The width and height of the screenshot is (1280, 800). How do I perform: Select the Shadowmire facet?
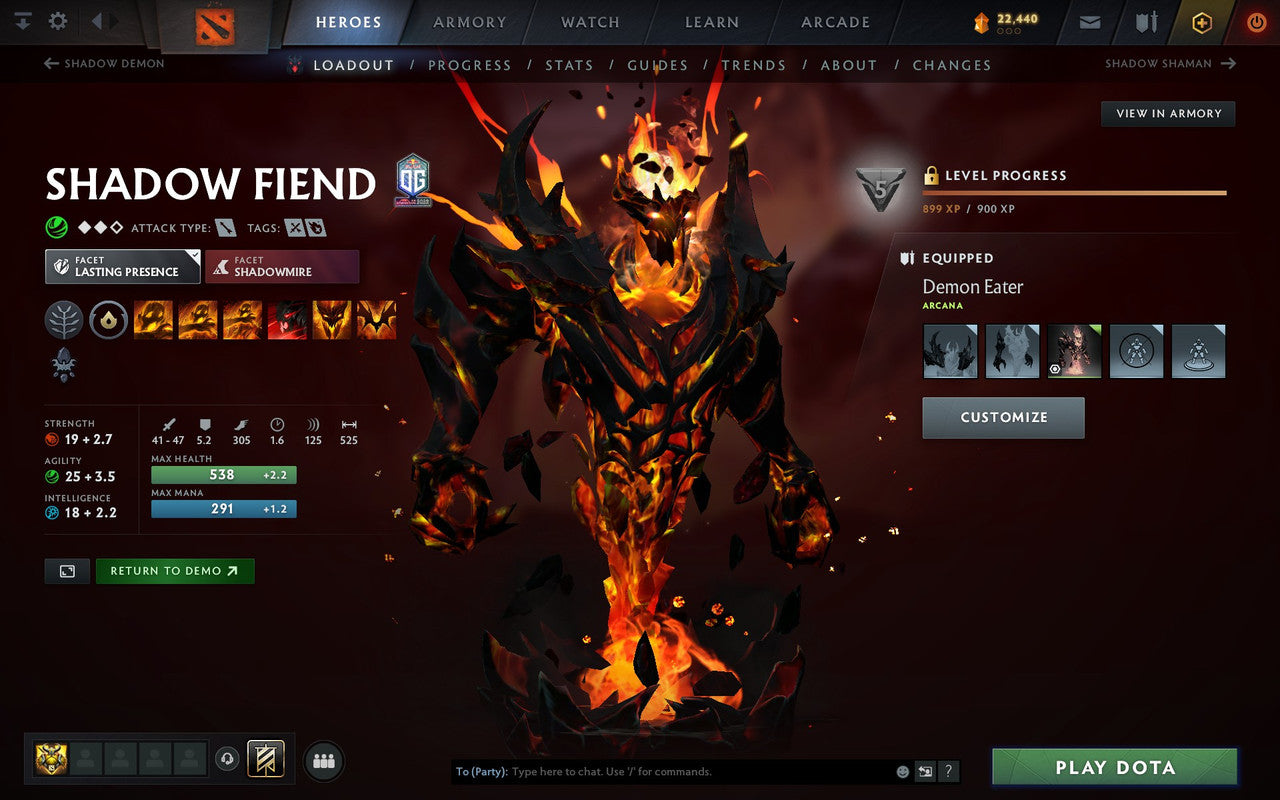(282, 267)
